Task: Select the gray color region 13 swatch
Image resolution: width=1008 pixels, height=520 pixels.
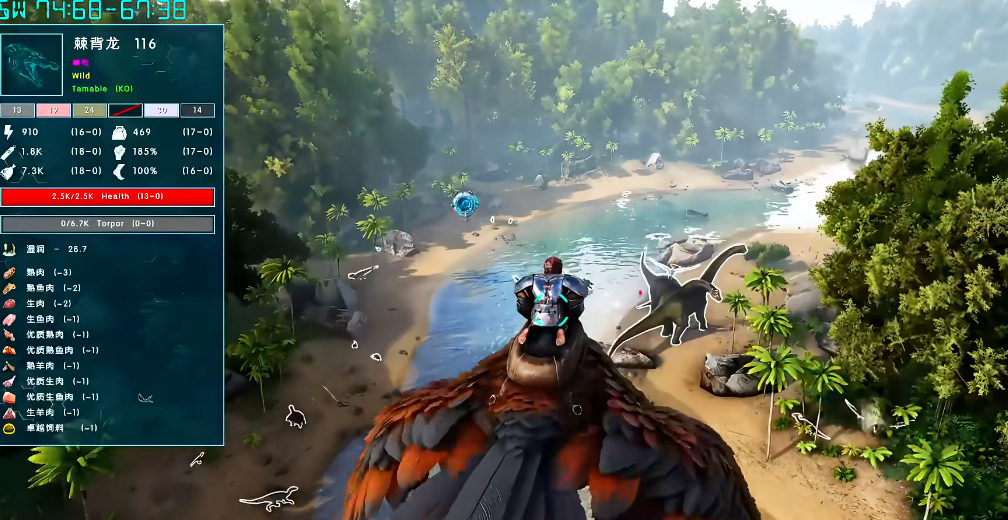Action: [x=18, y=110]
